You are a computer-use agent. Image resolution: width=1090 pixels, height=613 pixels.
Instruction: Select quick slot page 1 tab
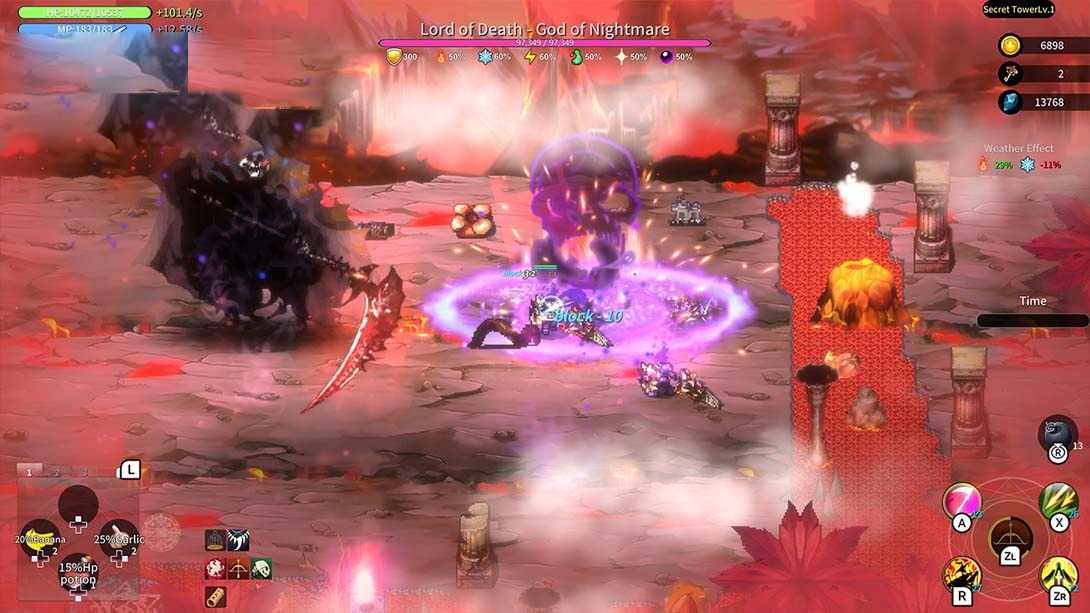pos(29,472)
